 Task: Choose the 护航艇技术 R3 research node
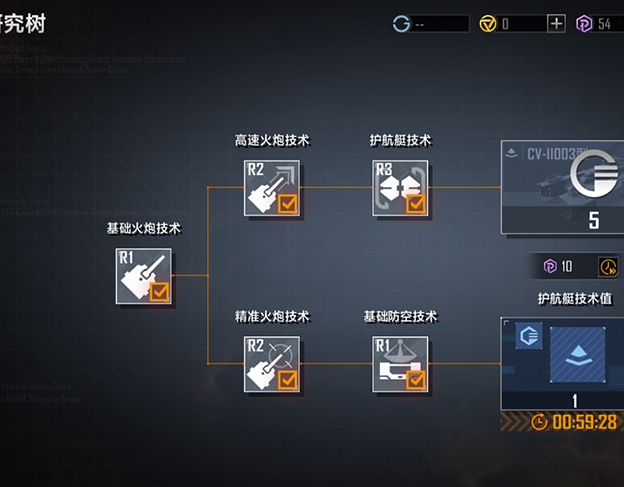(400, 187)
